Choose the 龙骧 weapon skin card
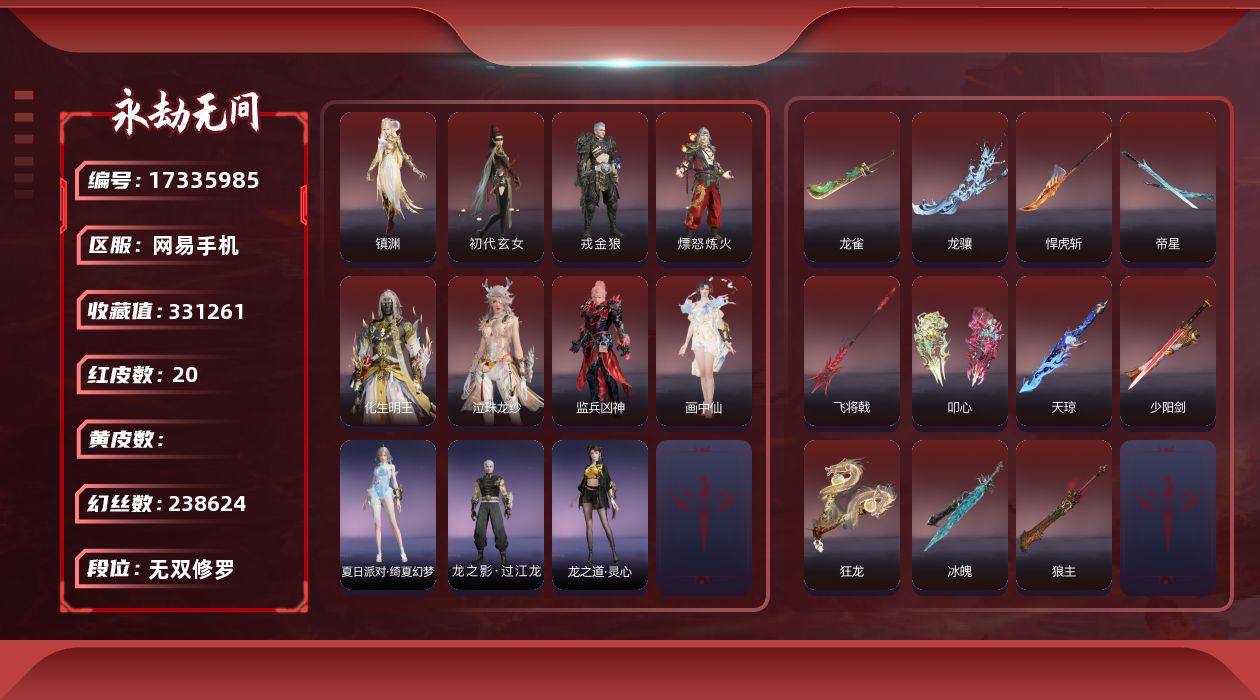Image resolution: width=1260 pixels, height=700 pixels. pos(960,186)
